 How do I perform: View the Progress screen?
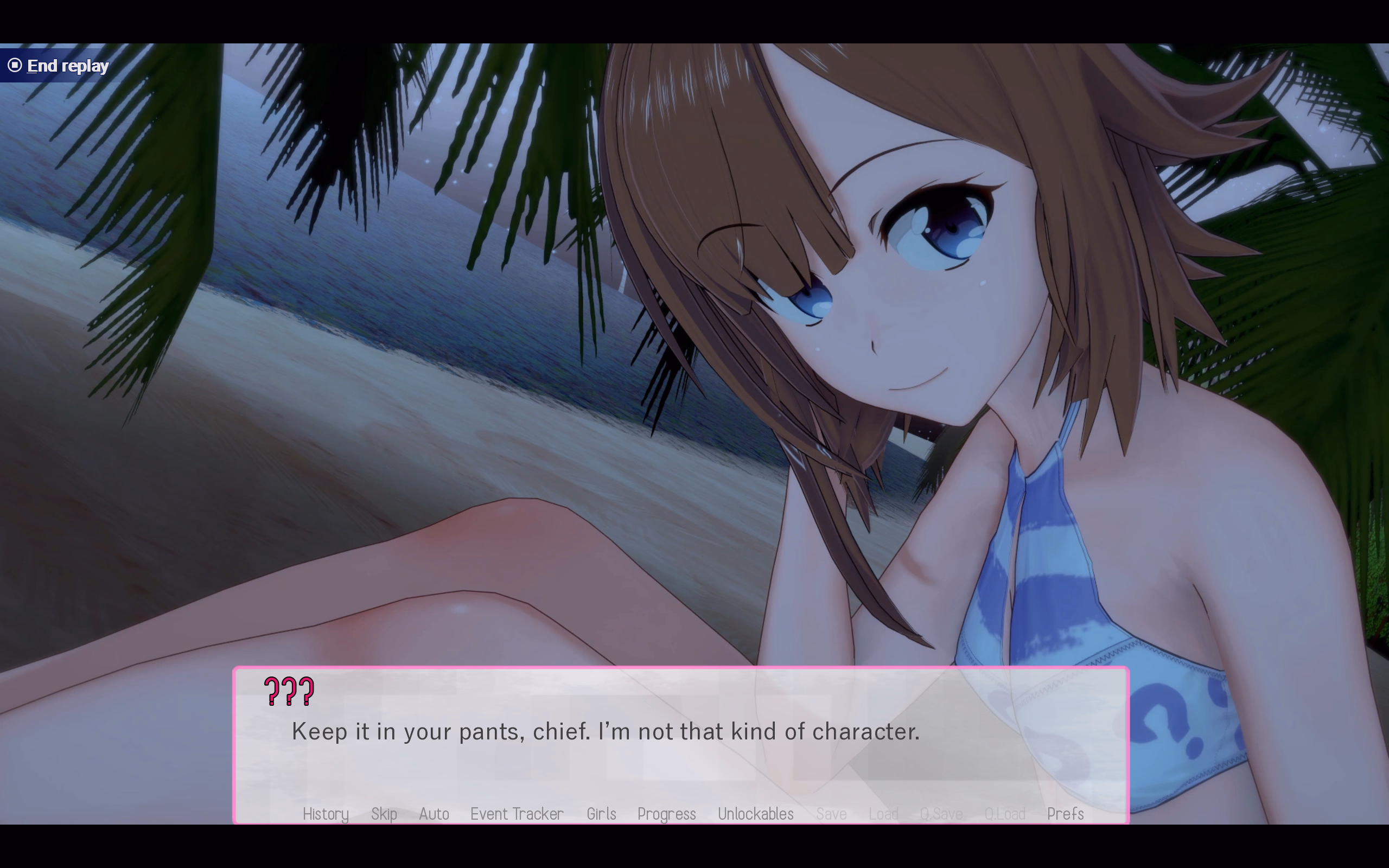[x=666, y=814]
